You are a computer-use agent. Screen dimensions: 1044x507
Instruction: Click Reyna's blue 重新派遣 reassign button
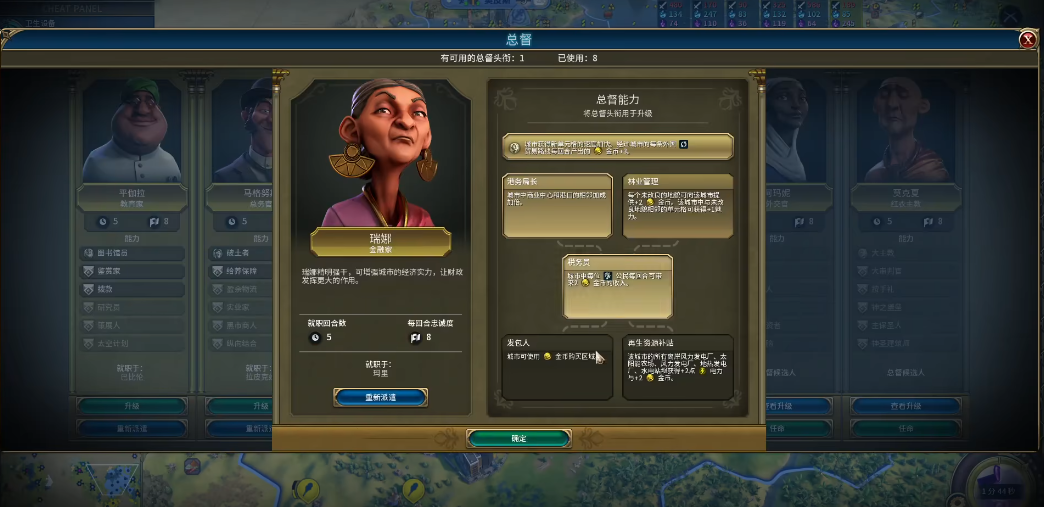pos(380,397)
